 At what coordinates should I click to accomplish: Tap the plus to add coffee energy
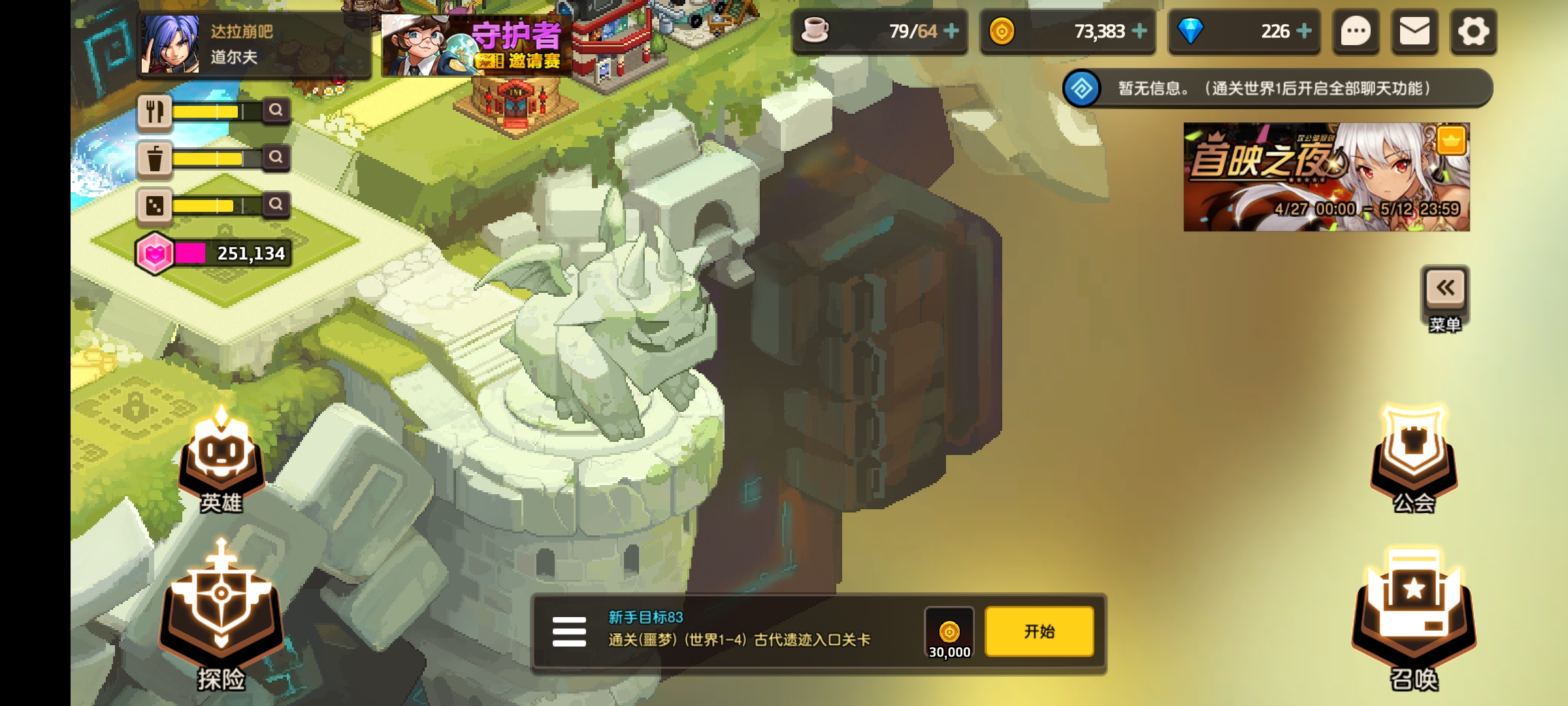pos(953,31)
